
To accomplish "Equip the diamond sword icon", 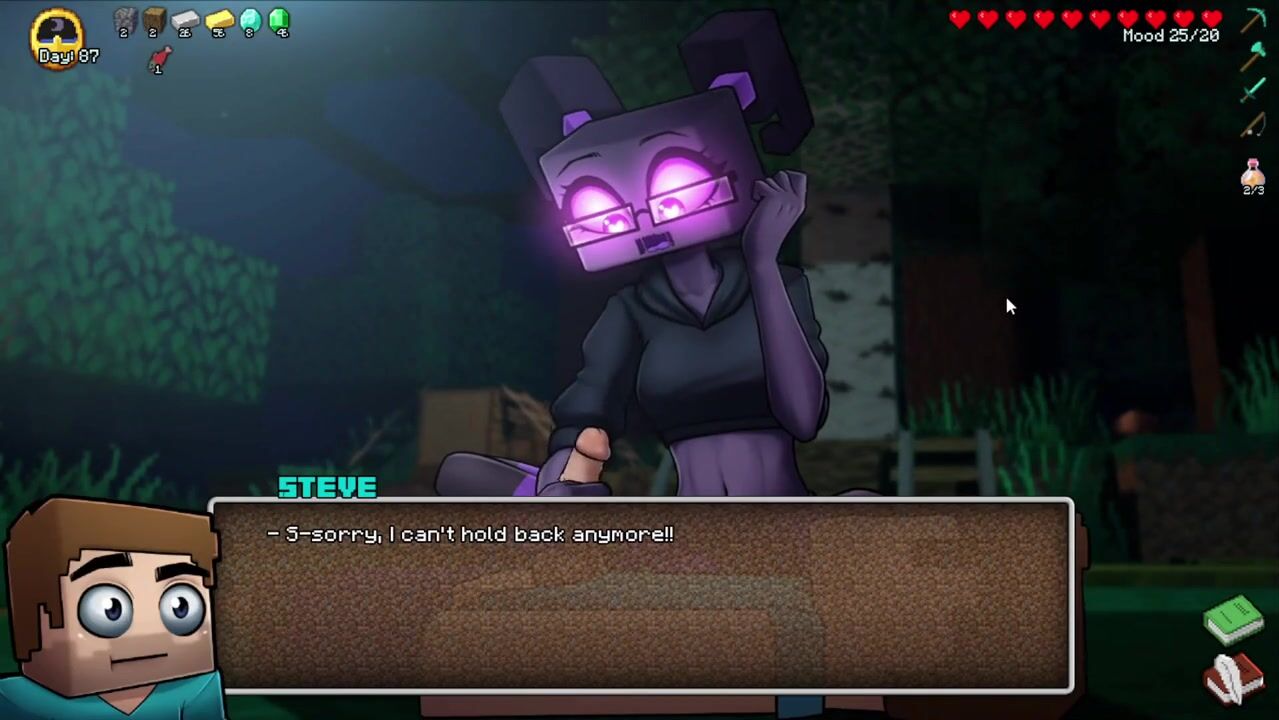I will pos(1253,91).
